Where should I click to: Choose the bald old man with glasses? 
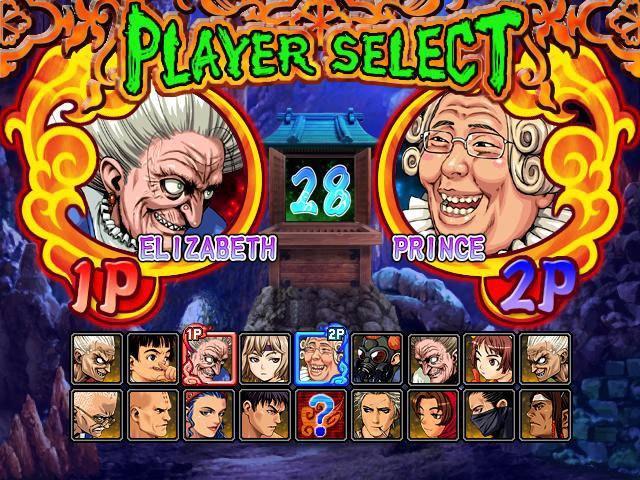tap(97, 414)
